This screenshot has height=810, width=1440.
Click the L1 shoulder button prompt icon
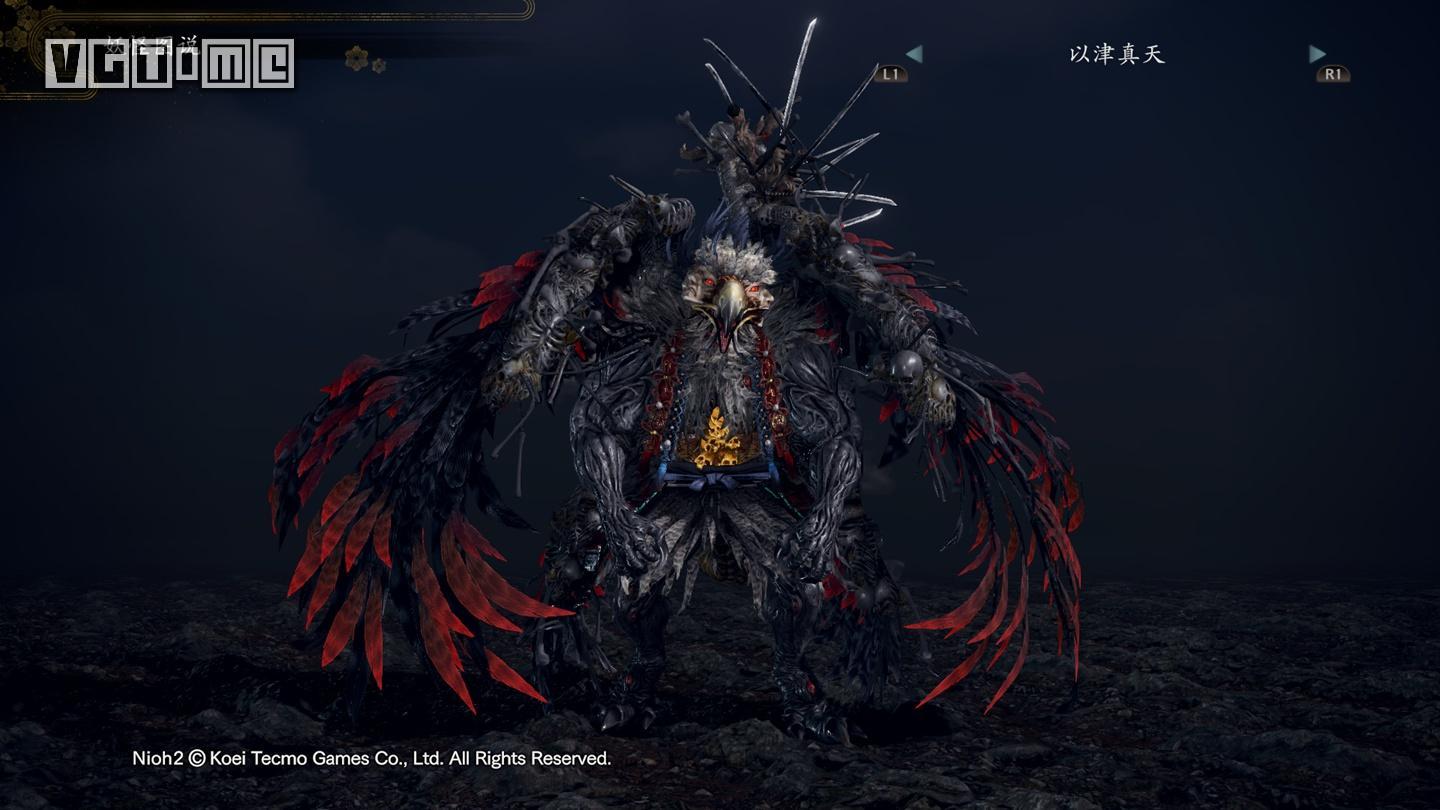coord(890,71)
